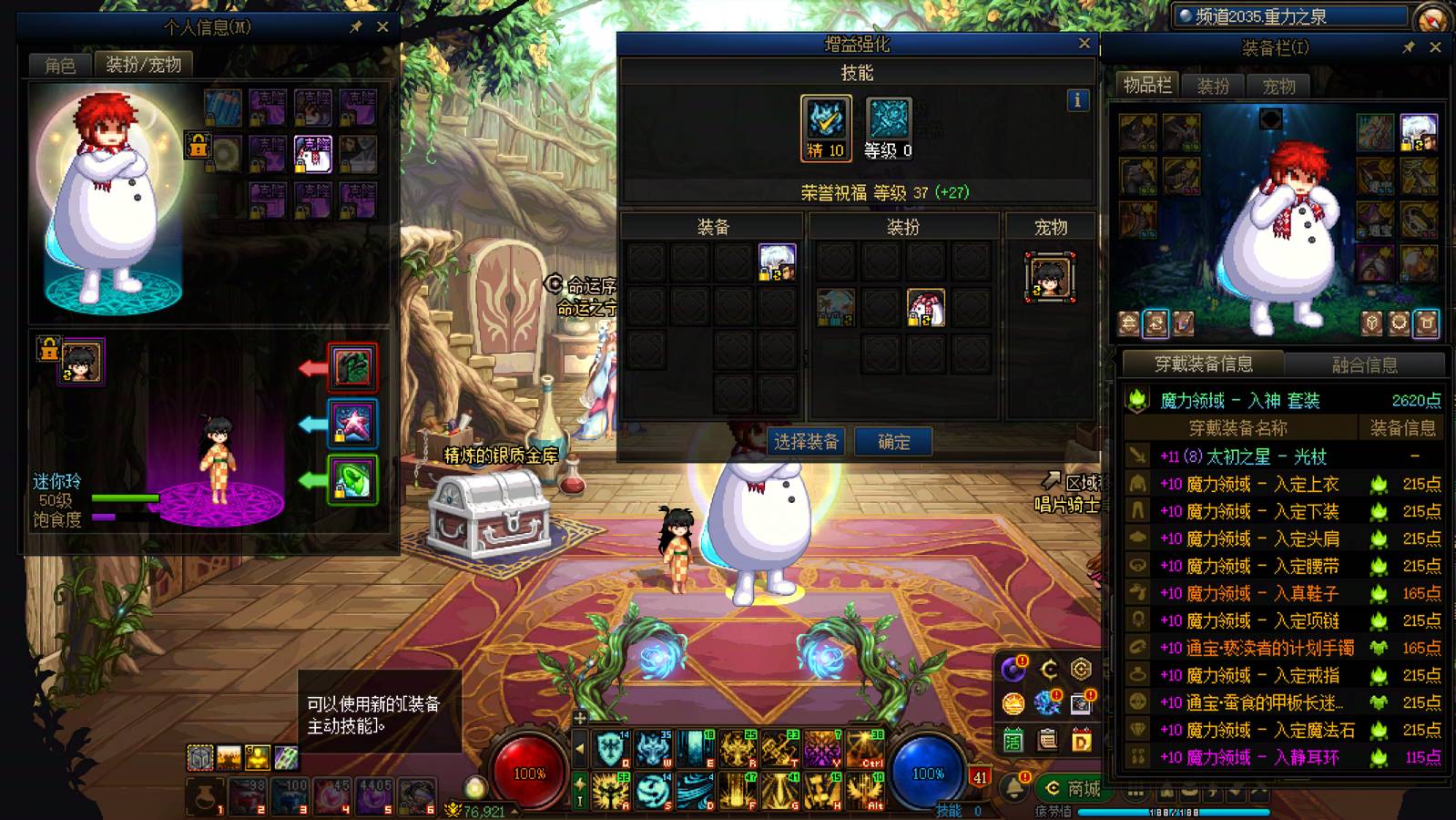
Task: Select the 等级 0 skill icon
Action: (888, 128)
